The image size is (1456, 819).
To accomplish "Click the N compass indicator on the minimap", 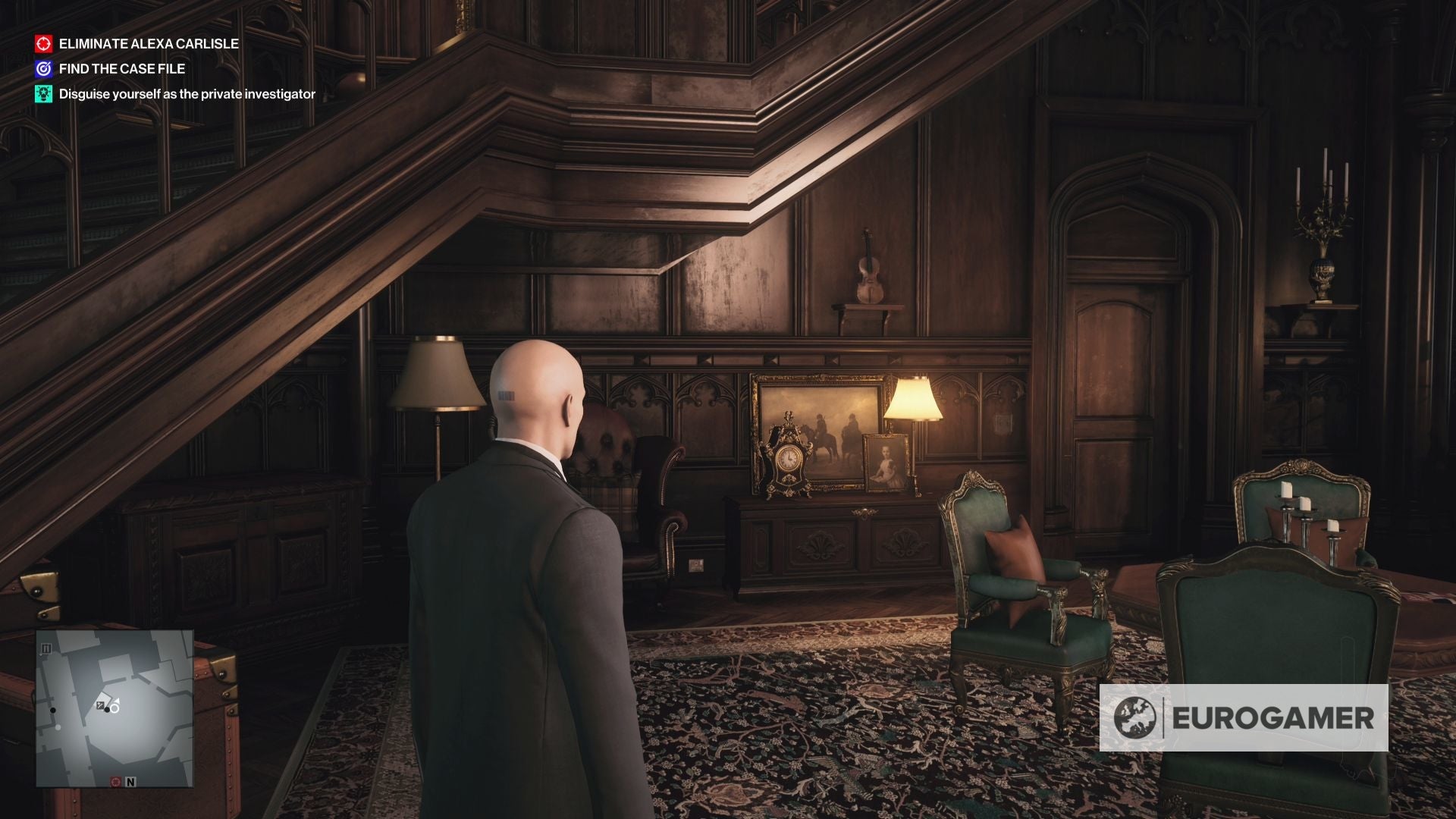I will pyautogui.click(x=130, y=783).
